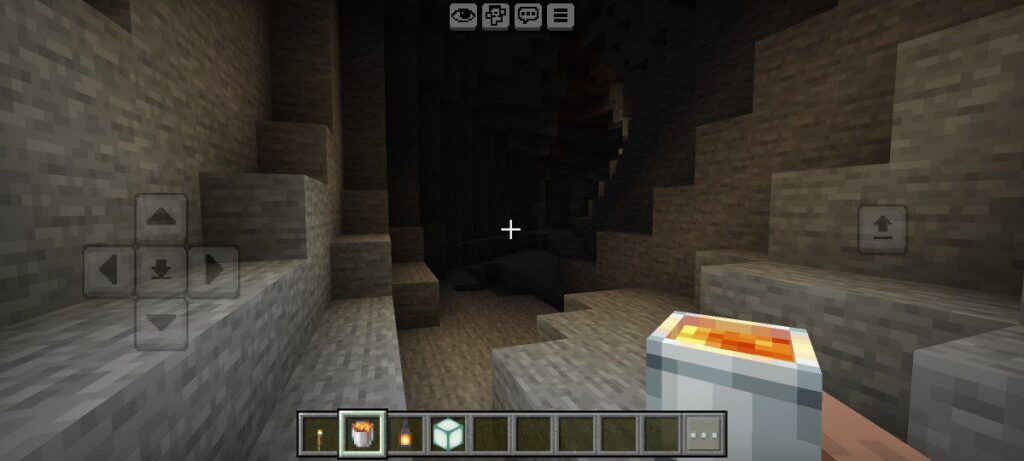This screenshot has height=461, width=1024.
Task: Tap the jump button
Action: 884,230
